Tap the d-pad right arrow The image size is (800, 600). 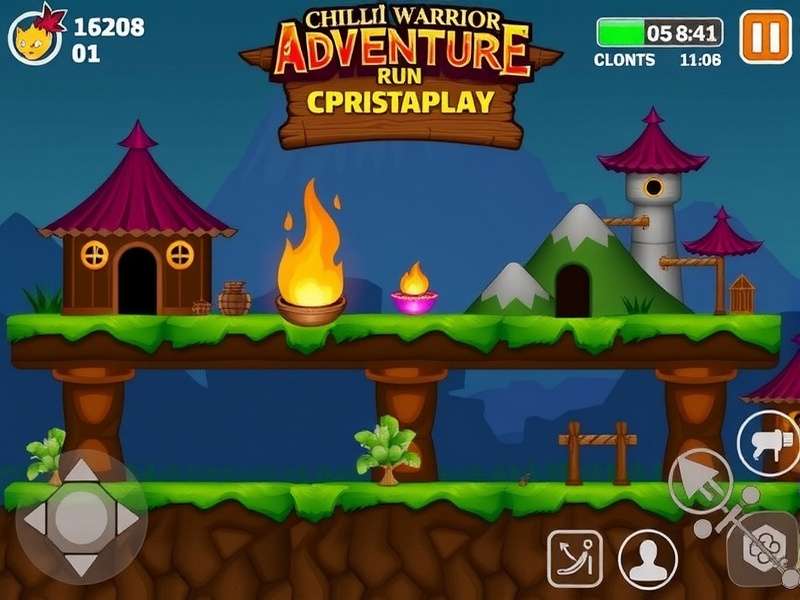coord(126,517)
